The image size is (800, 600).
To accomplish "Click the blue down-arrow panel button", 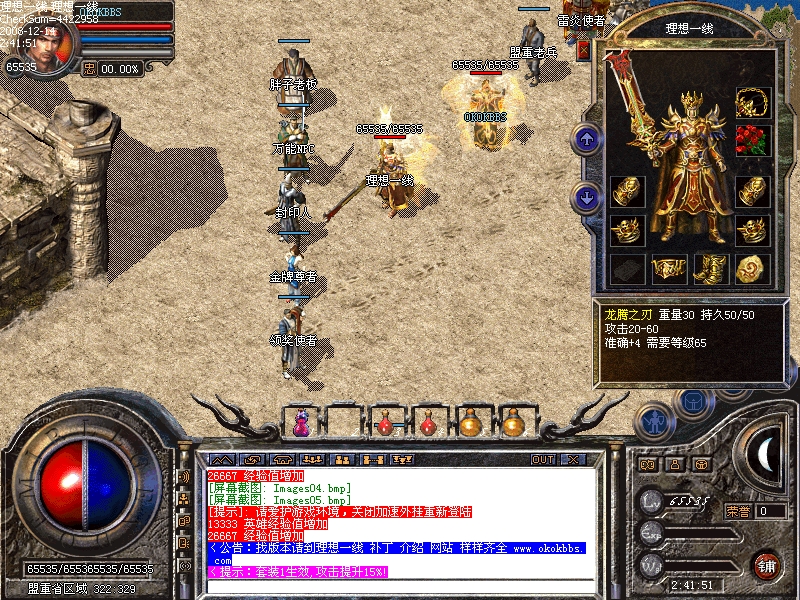I will (x=587, y=197).
